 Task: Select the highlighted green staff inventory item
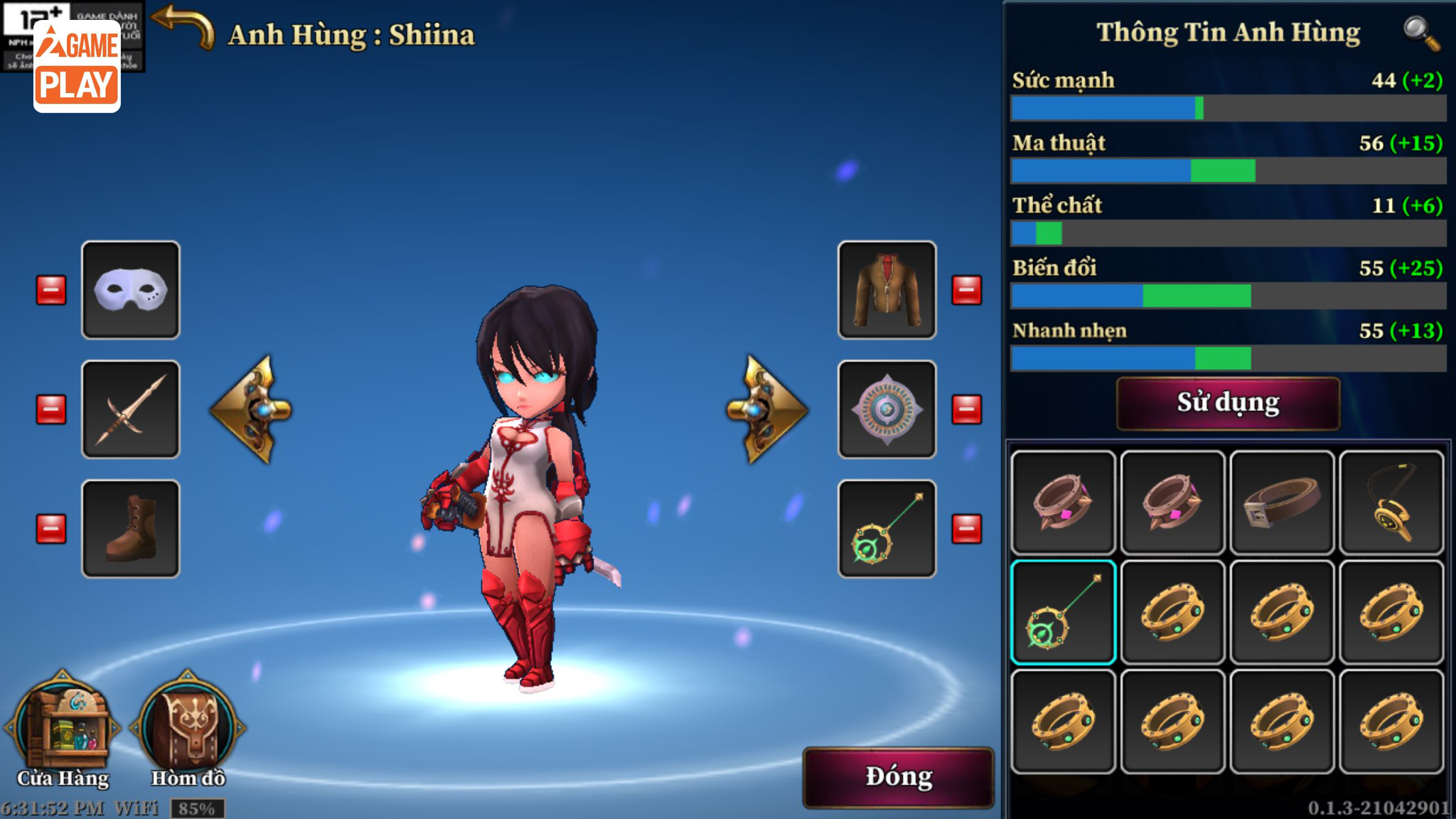tap(1063, 612)
